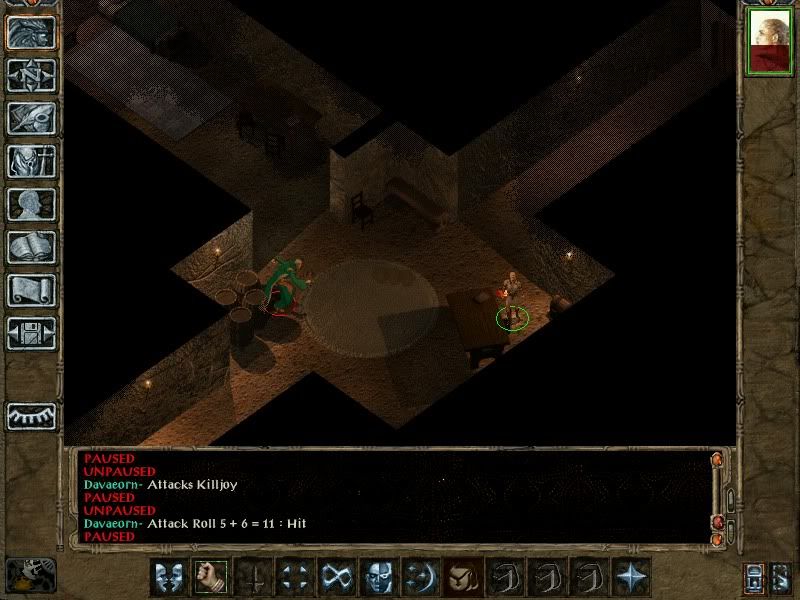This screenshot has width=800, height=600.
Task: Select the character portrait
Action: [x=769, y=43]
